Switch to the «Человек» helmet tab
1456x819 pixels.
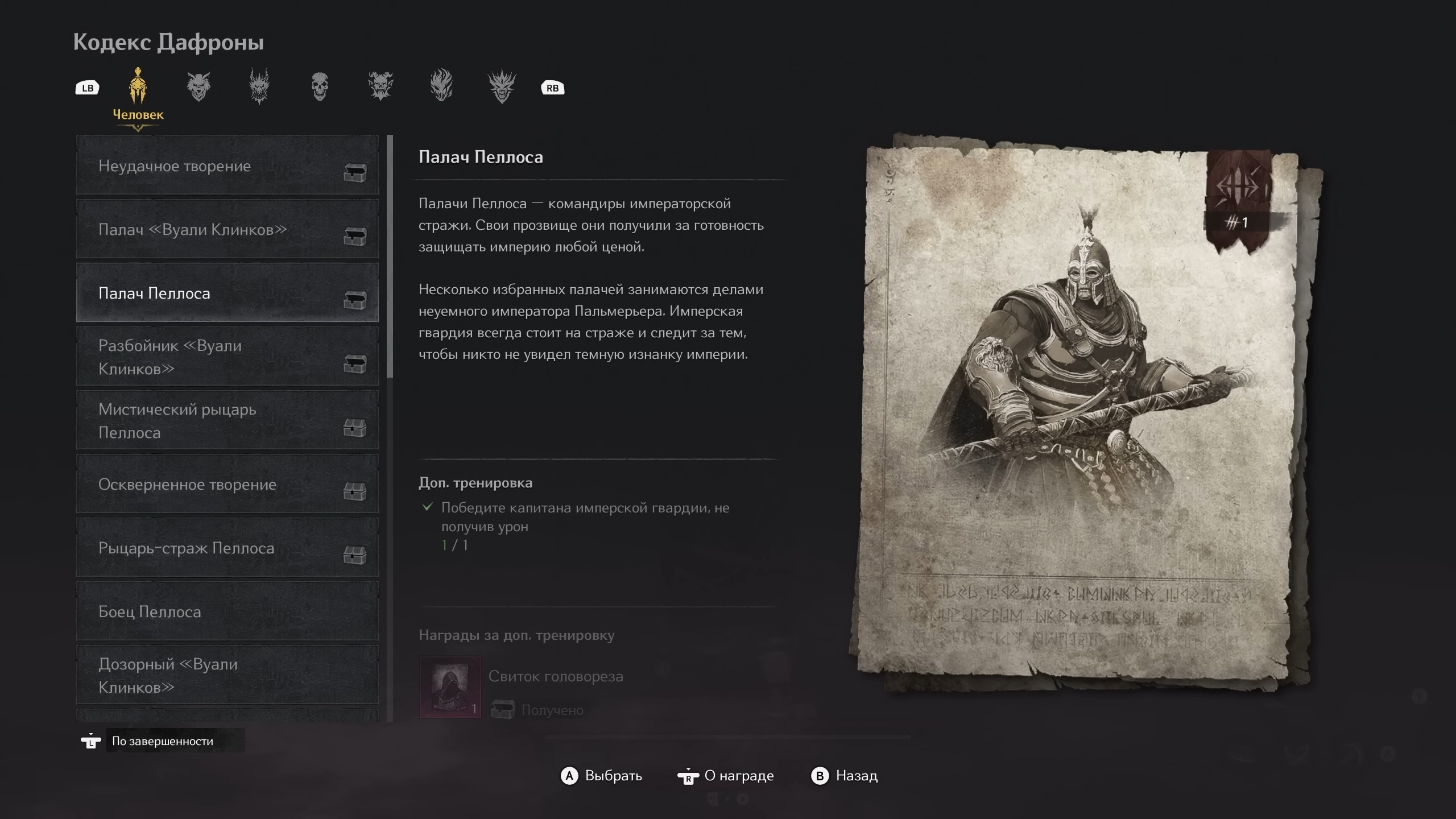(138, 88)
